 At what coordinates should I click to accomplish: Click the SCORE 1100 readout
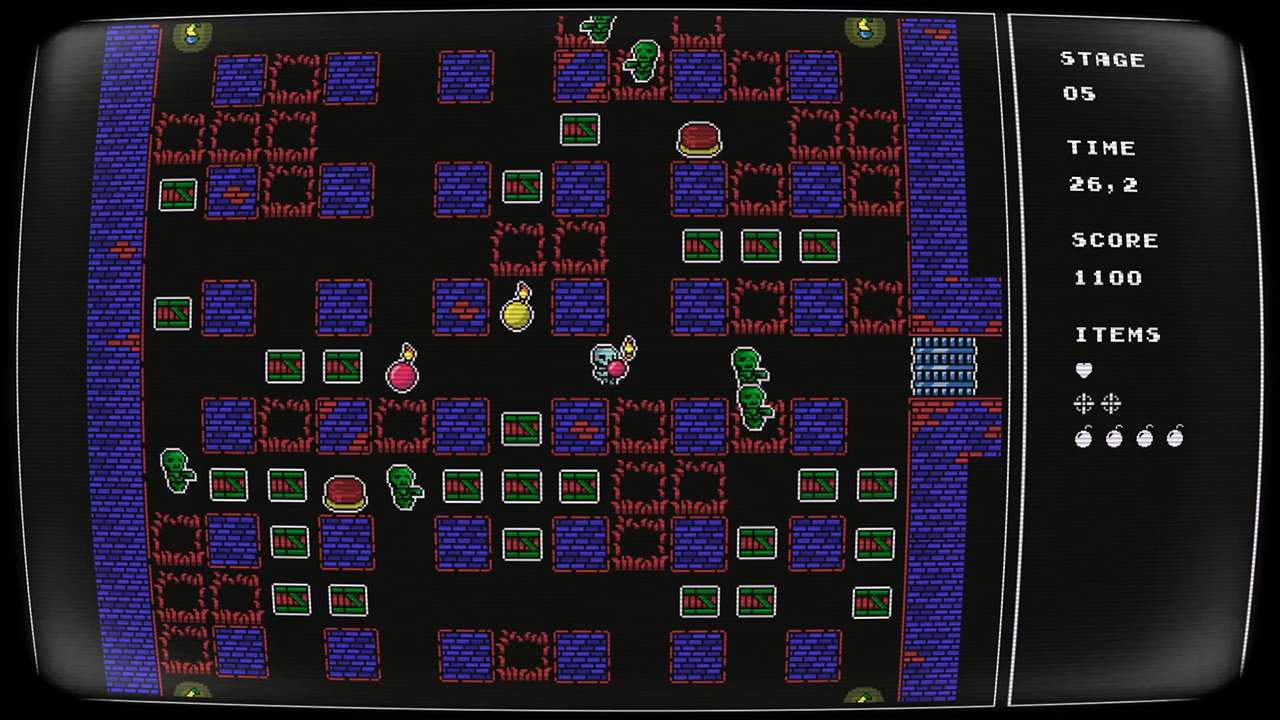pos(1108,278)
